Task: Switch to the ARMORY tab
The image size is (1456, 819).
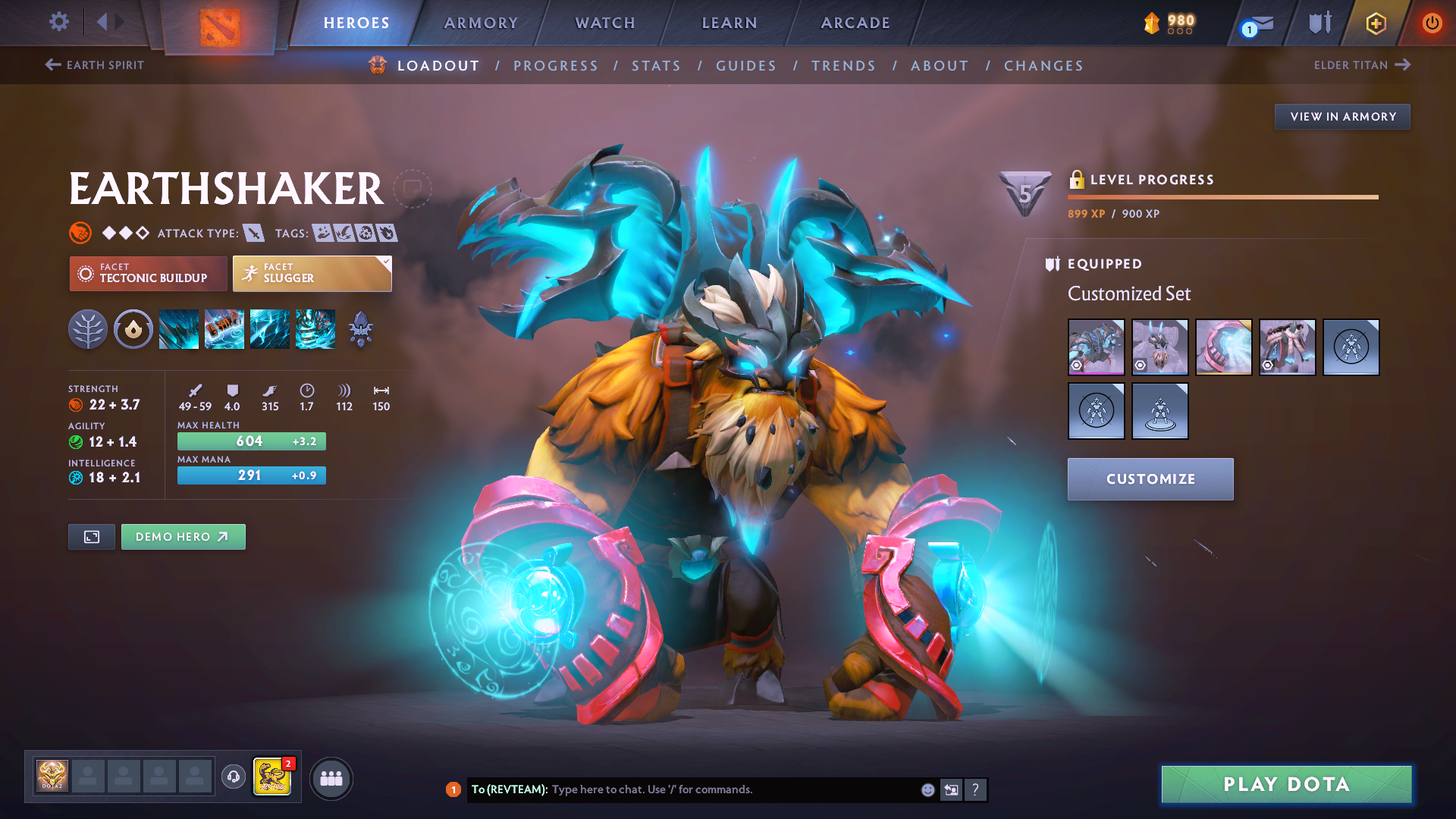Action: coord(481,23)
